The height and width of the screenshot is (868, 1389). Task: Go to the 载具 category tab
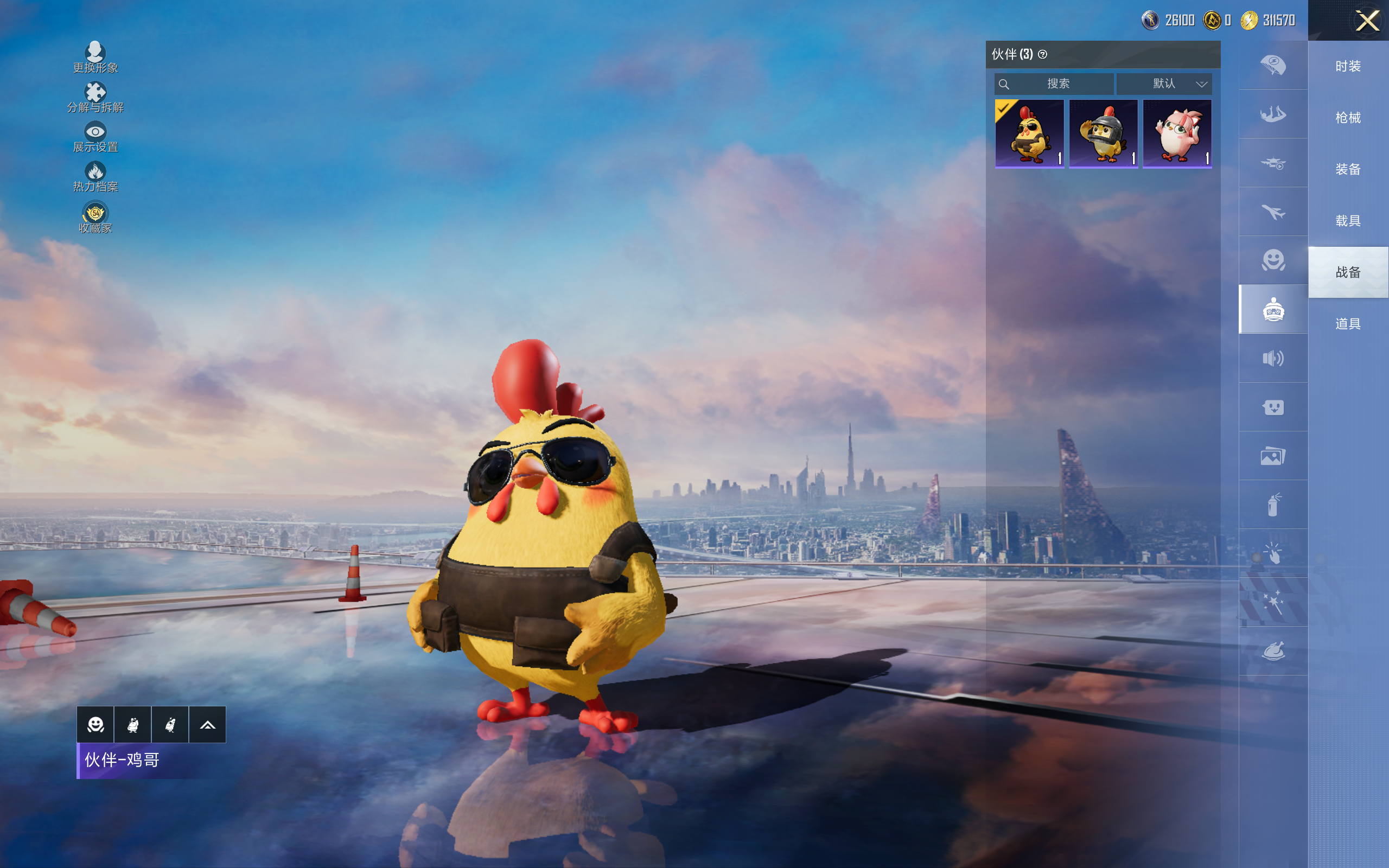pos(1348,221)
